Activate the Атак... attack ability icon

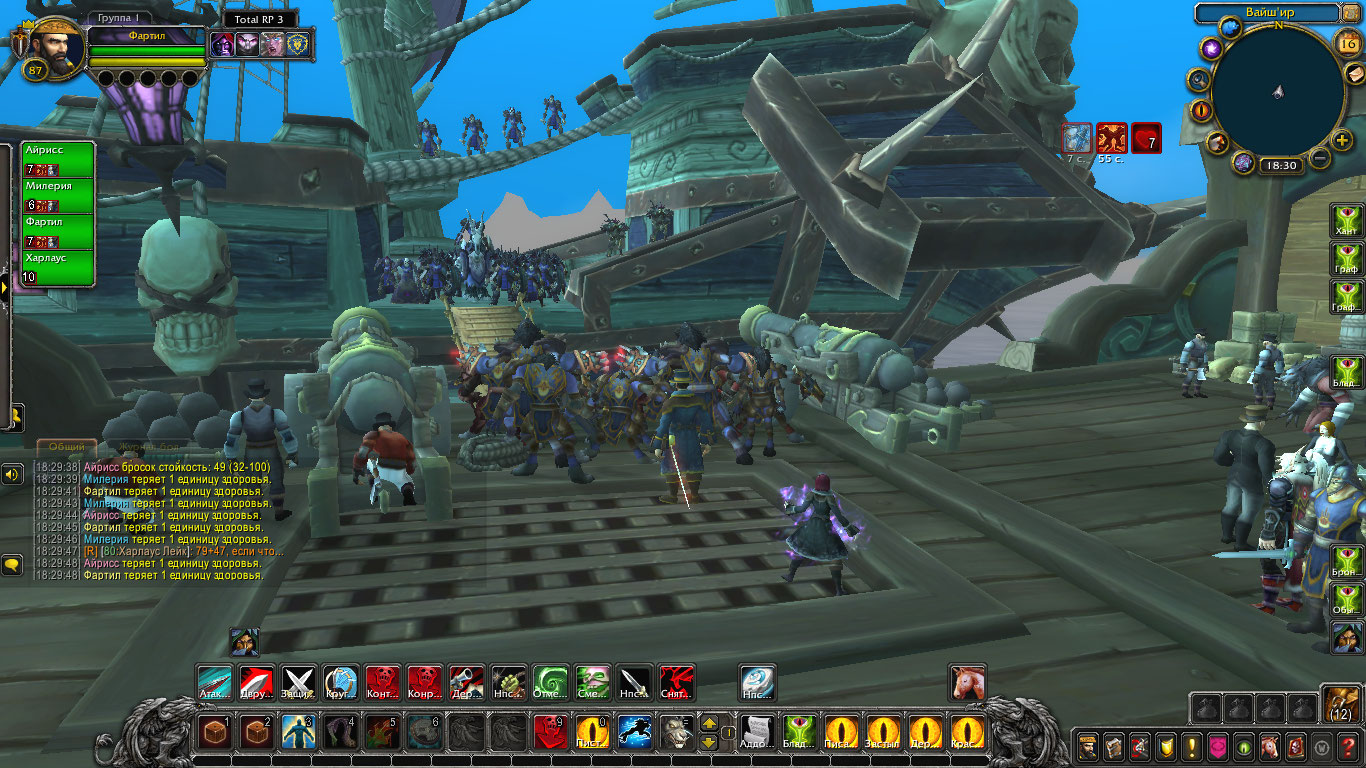pyautogui.click(x=215, y=683)
